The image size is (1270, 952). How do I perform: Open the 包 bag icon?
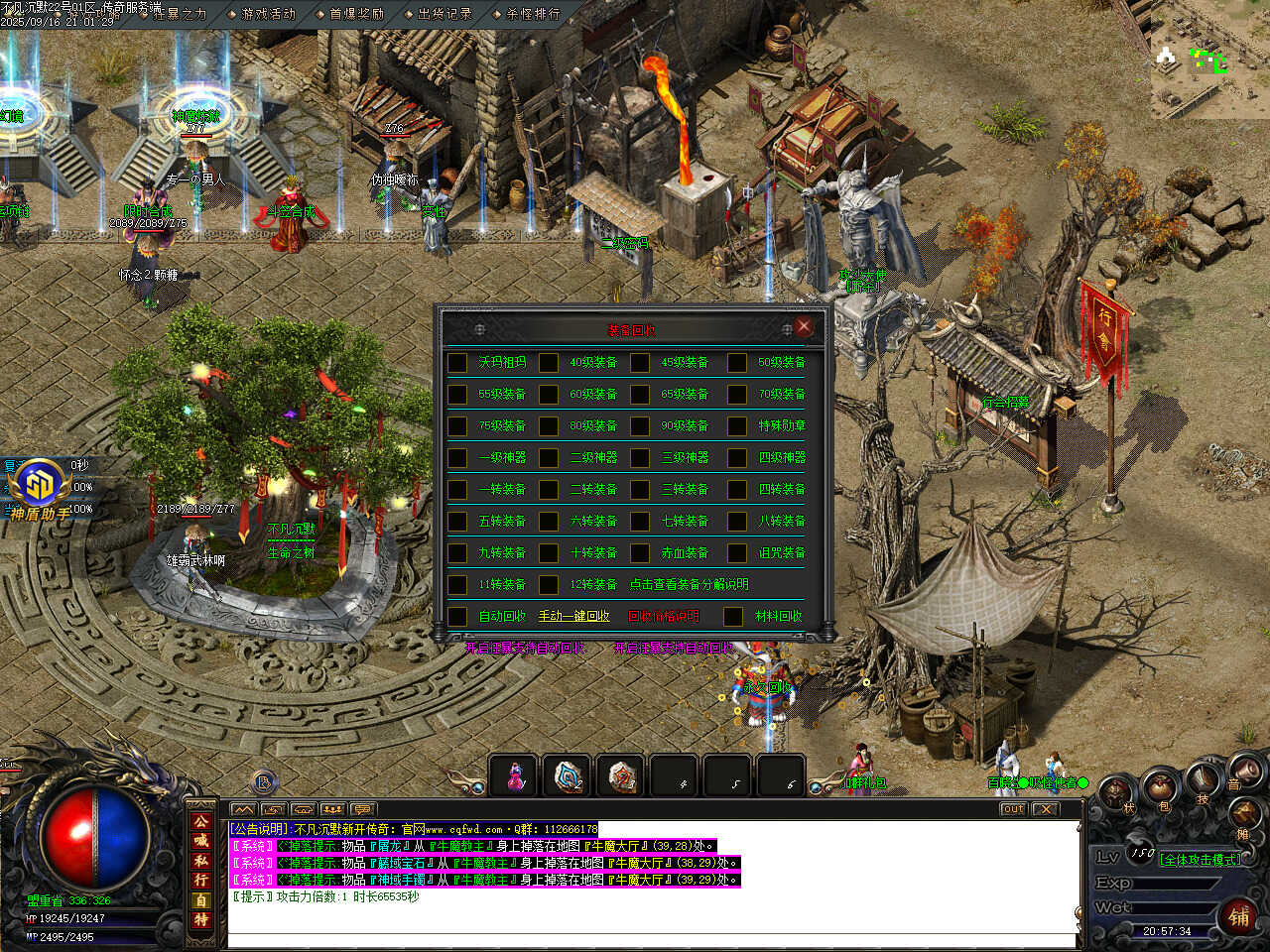pyautogui.click(x=1160, y=791)
